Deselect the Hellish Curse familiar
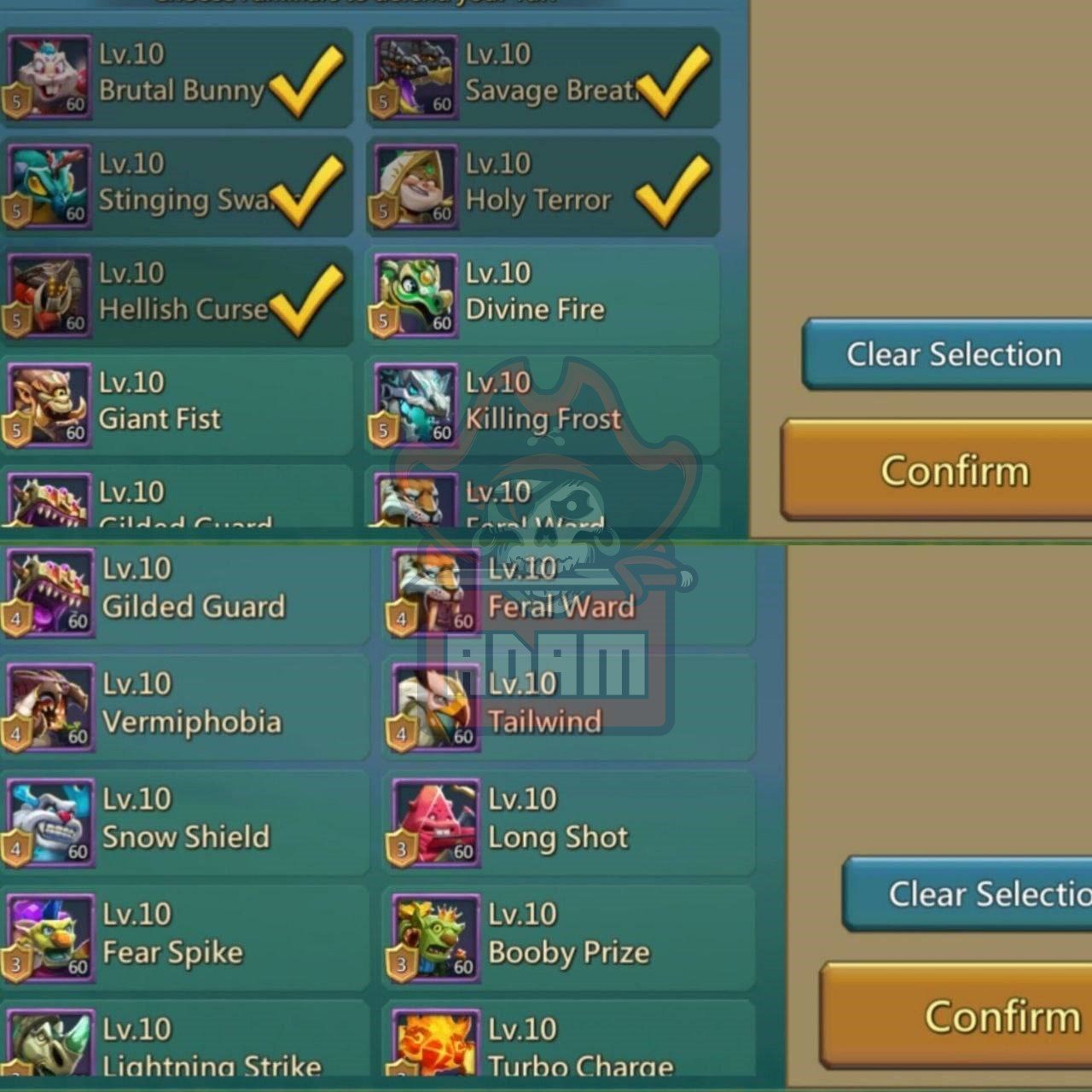This screenshot has height=1092, width=1092. click(177, 295)
